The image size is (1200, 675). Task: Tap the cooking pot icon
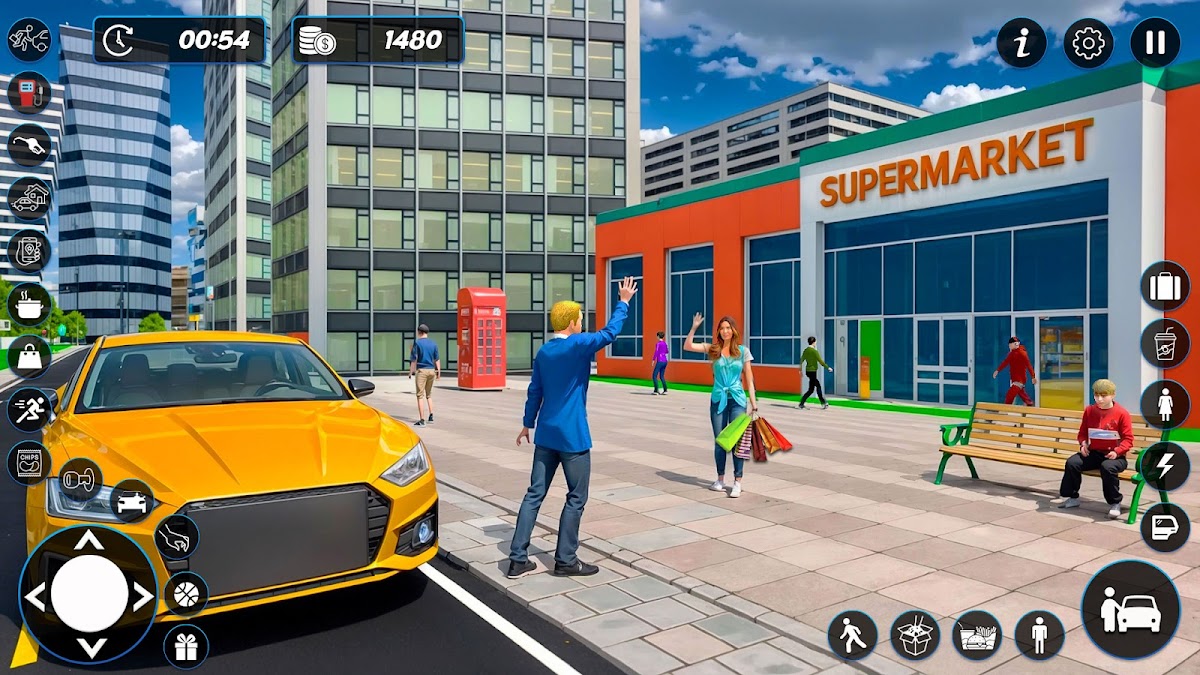point(29,304)
